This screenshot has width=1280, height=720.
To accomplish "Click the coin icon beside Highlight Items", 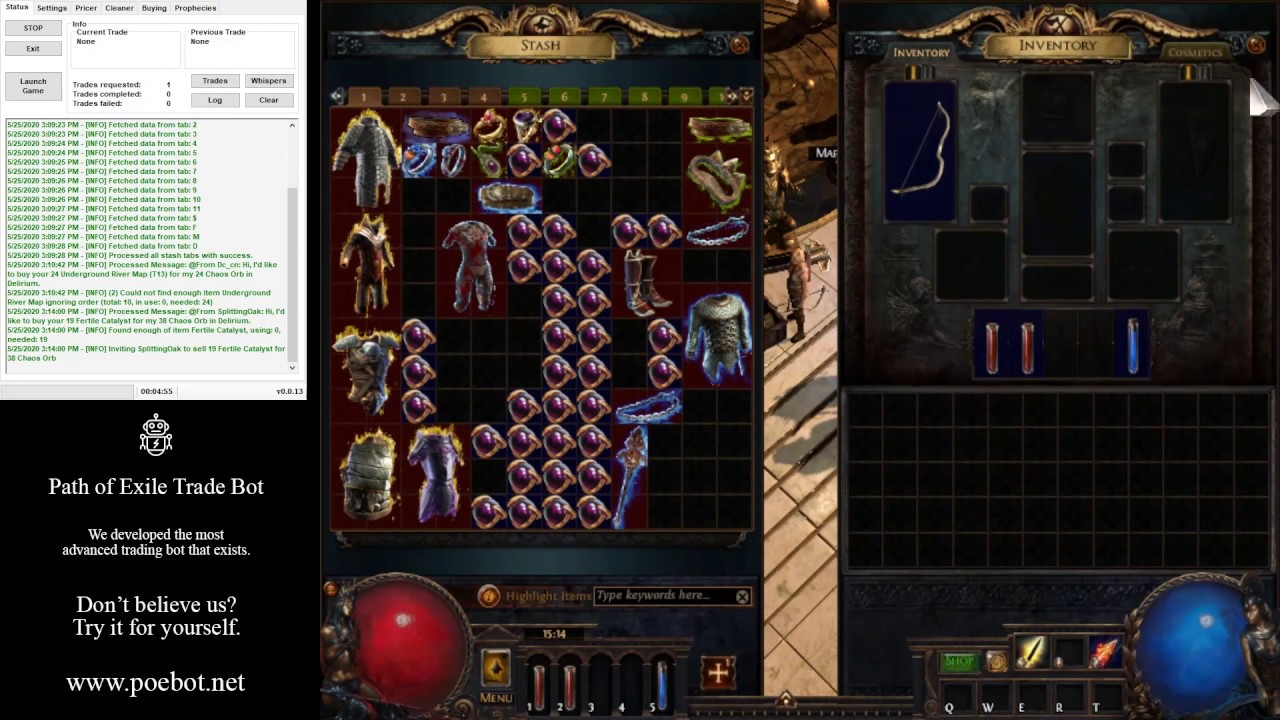I will pyautogui.click(x=489, y=596).
